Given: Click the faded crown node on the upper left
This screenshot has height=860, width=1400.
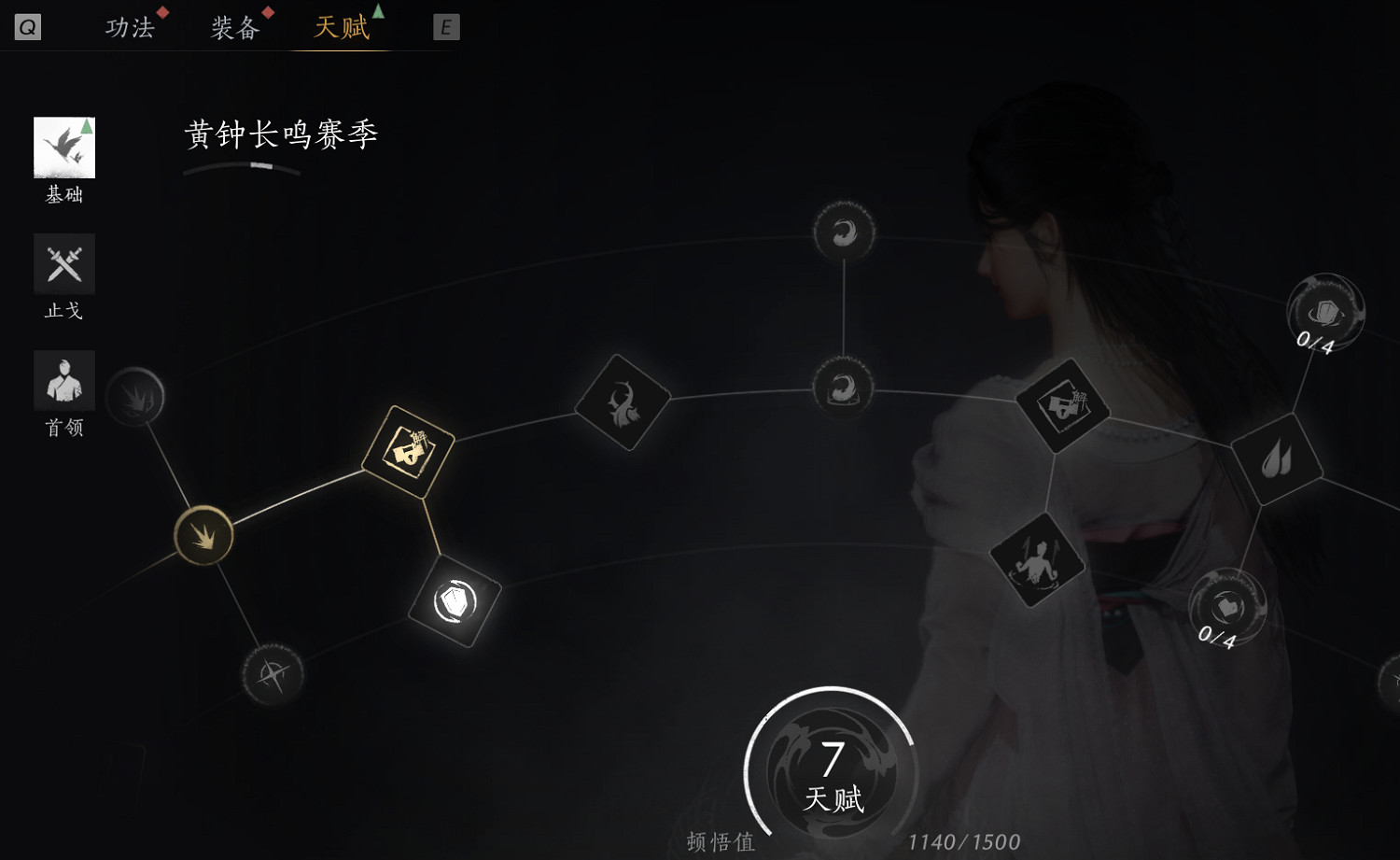Looking at the screenshot, I should [x=135, y=396].
